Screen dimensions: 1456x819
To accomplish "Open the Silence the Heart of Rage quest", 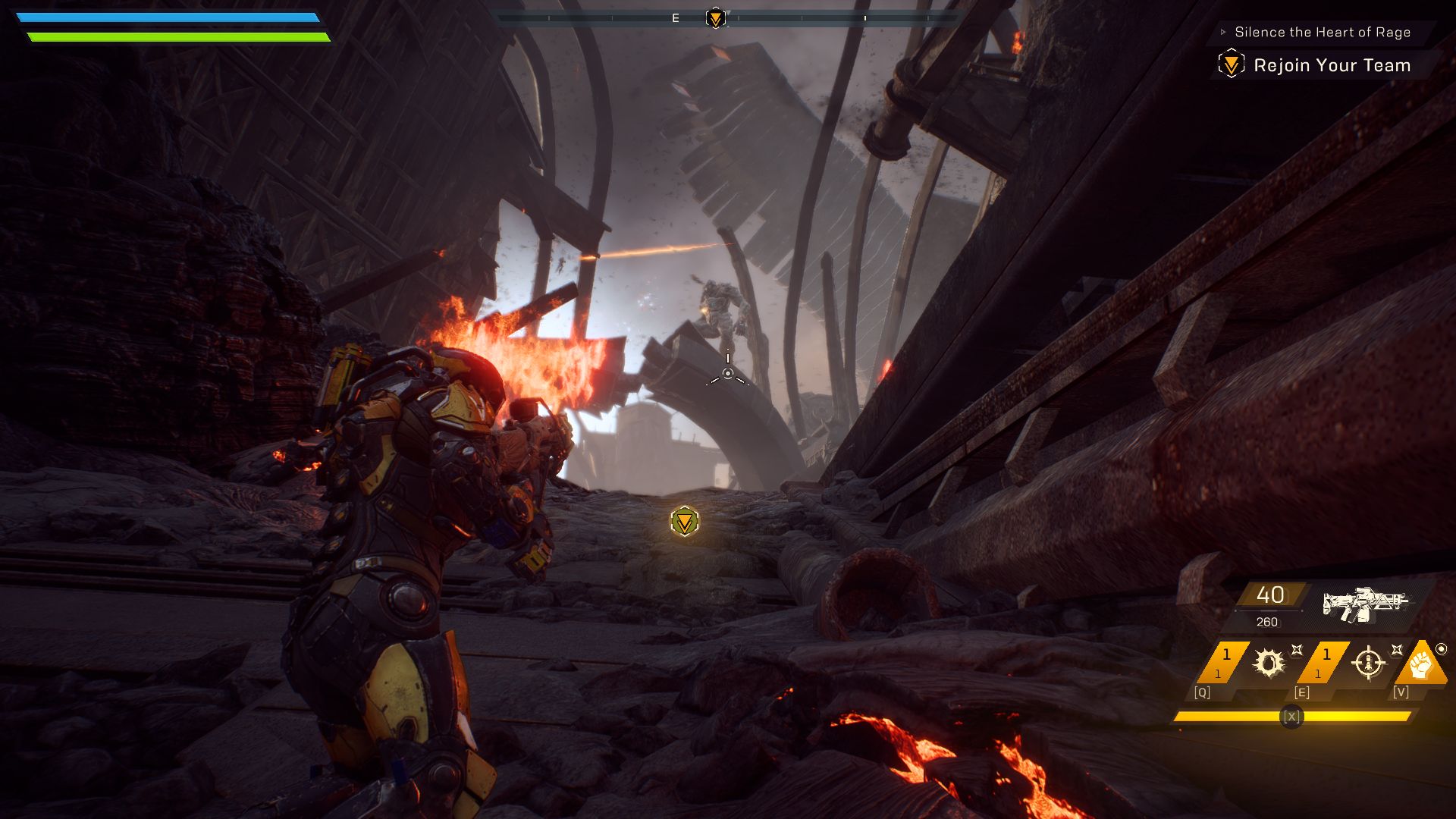I will click(x=1322, y=32).
